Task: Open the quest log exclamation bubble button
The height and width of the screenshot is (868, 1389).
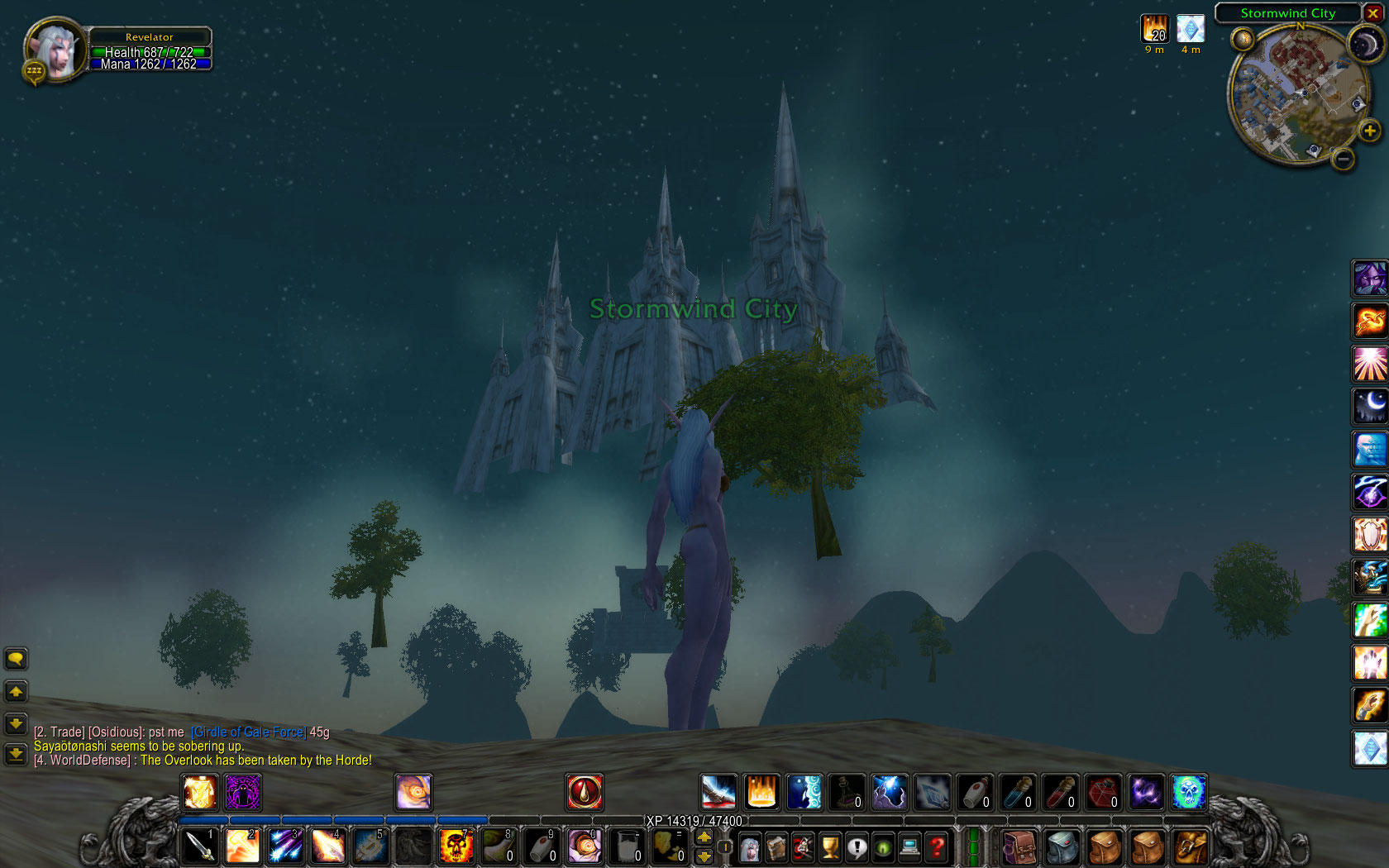Action: [x=857, y=847]
